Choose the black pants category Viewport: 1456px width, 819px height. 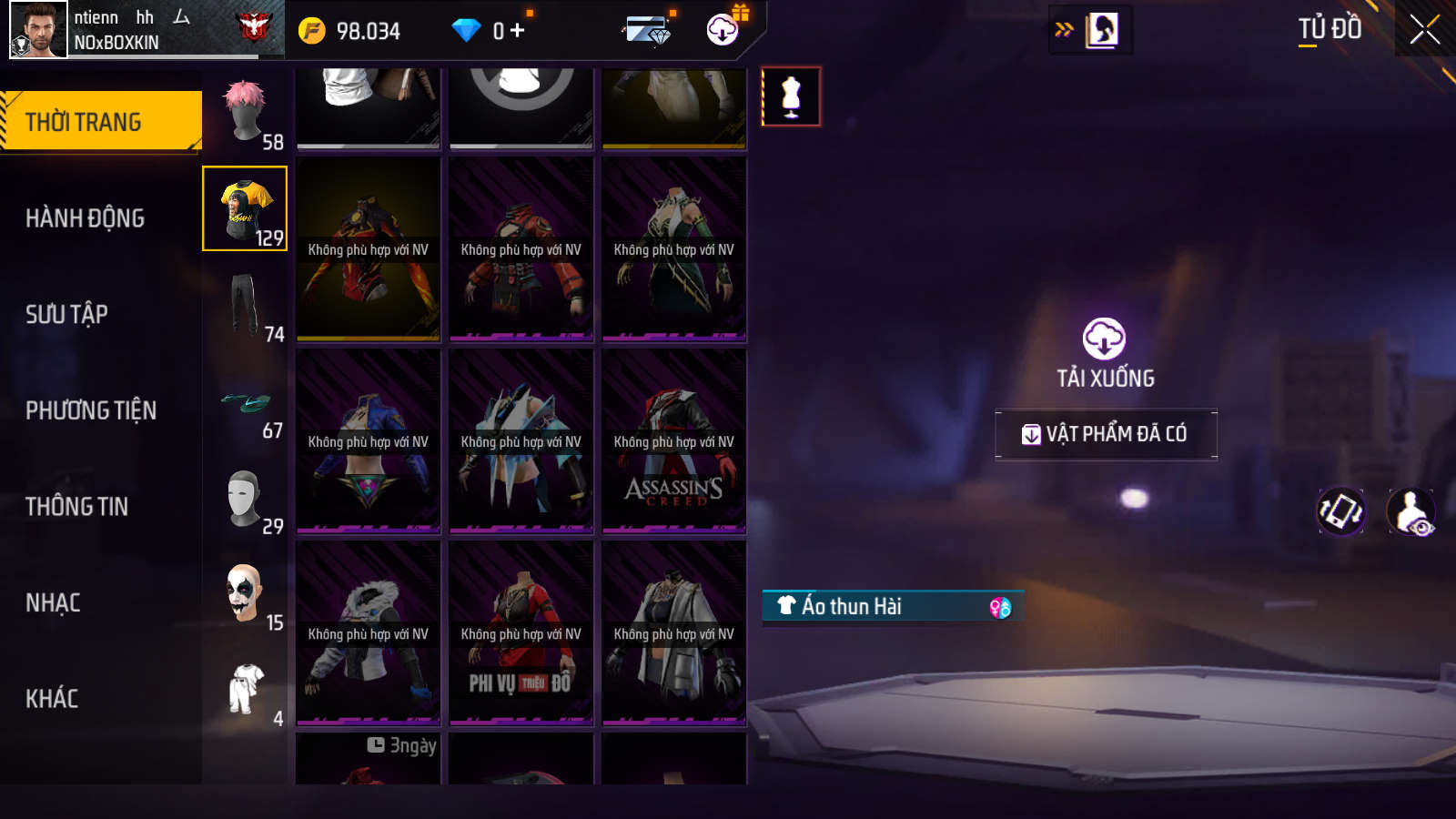coord(245,307)
